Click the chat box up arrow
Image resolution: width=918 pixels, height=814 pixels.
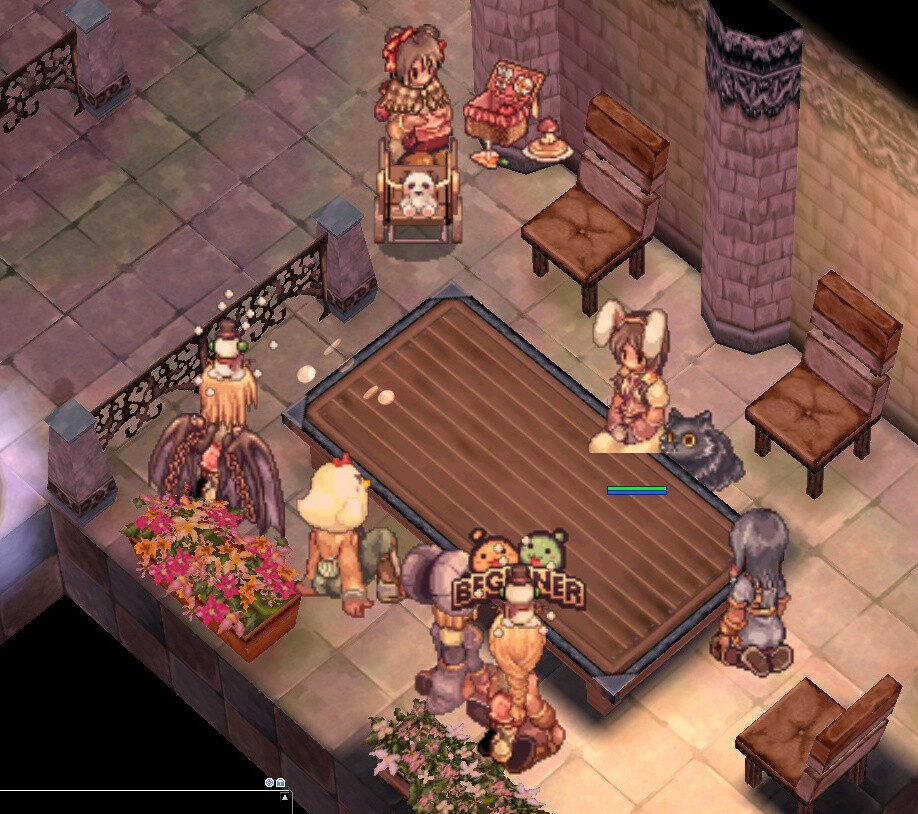point(286,798)
